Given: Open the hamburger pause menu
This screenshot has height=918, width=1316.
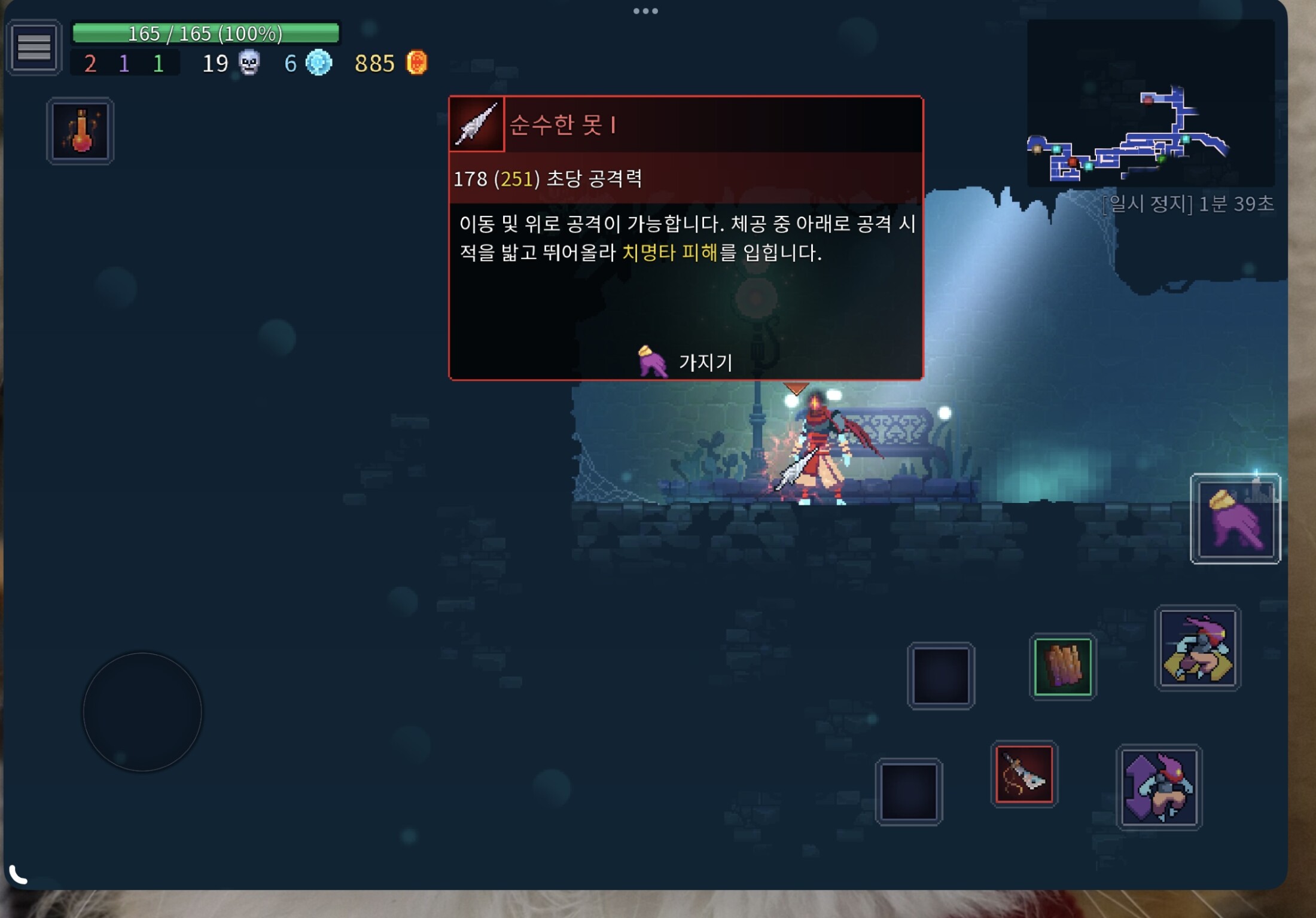Looking at the screenshot, I should [x=34, y=47].
